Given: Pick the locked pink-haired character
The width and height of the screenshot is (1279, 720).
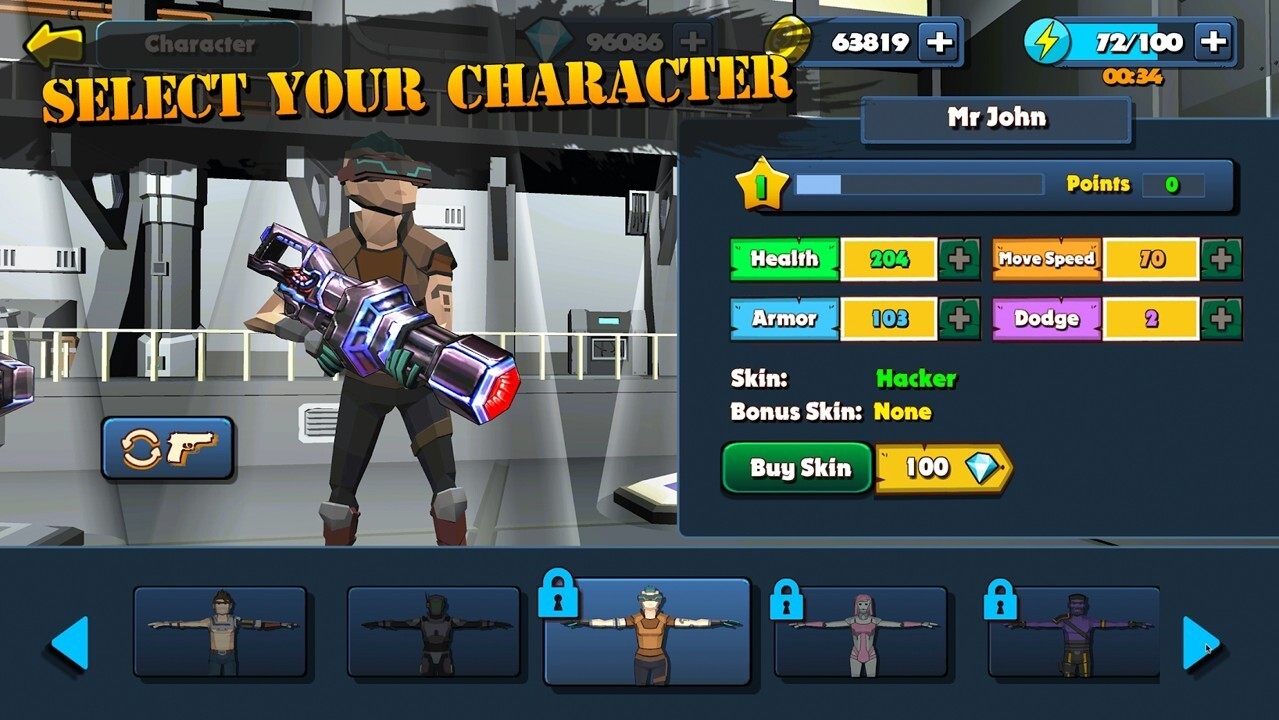Looking at the screenshot, I should (x=861, y=632).
